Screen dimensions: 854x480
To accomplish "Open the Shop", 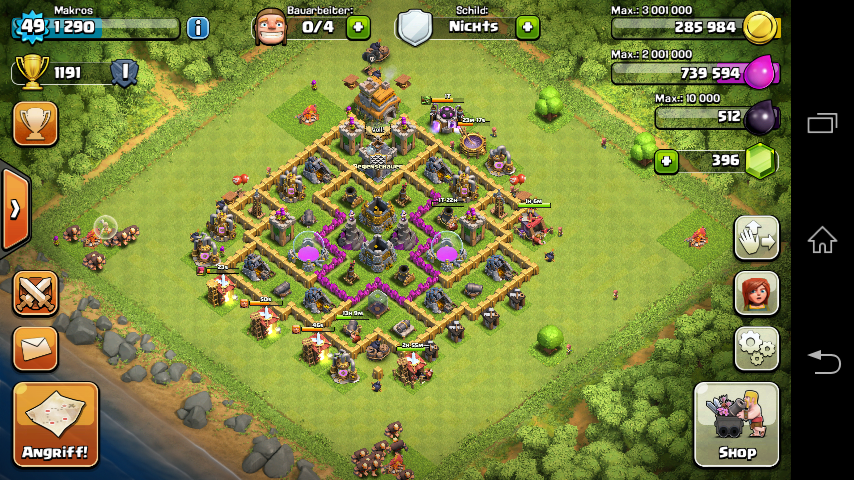I will point(736,424).
